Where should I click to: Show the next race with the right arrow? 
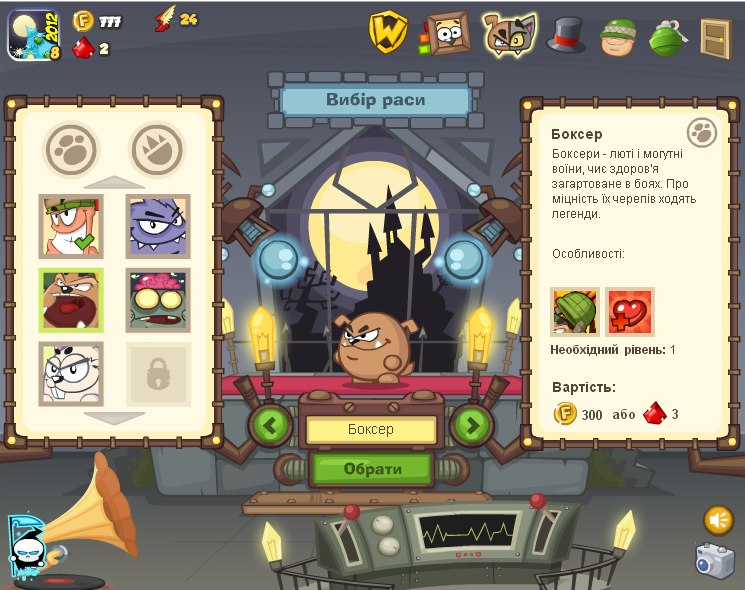click(x=472, y=425)
